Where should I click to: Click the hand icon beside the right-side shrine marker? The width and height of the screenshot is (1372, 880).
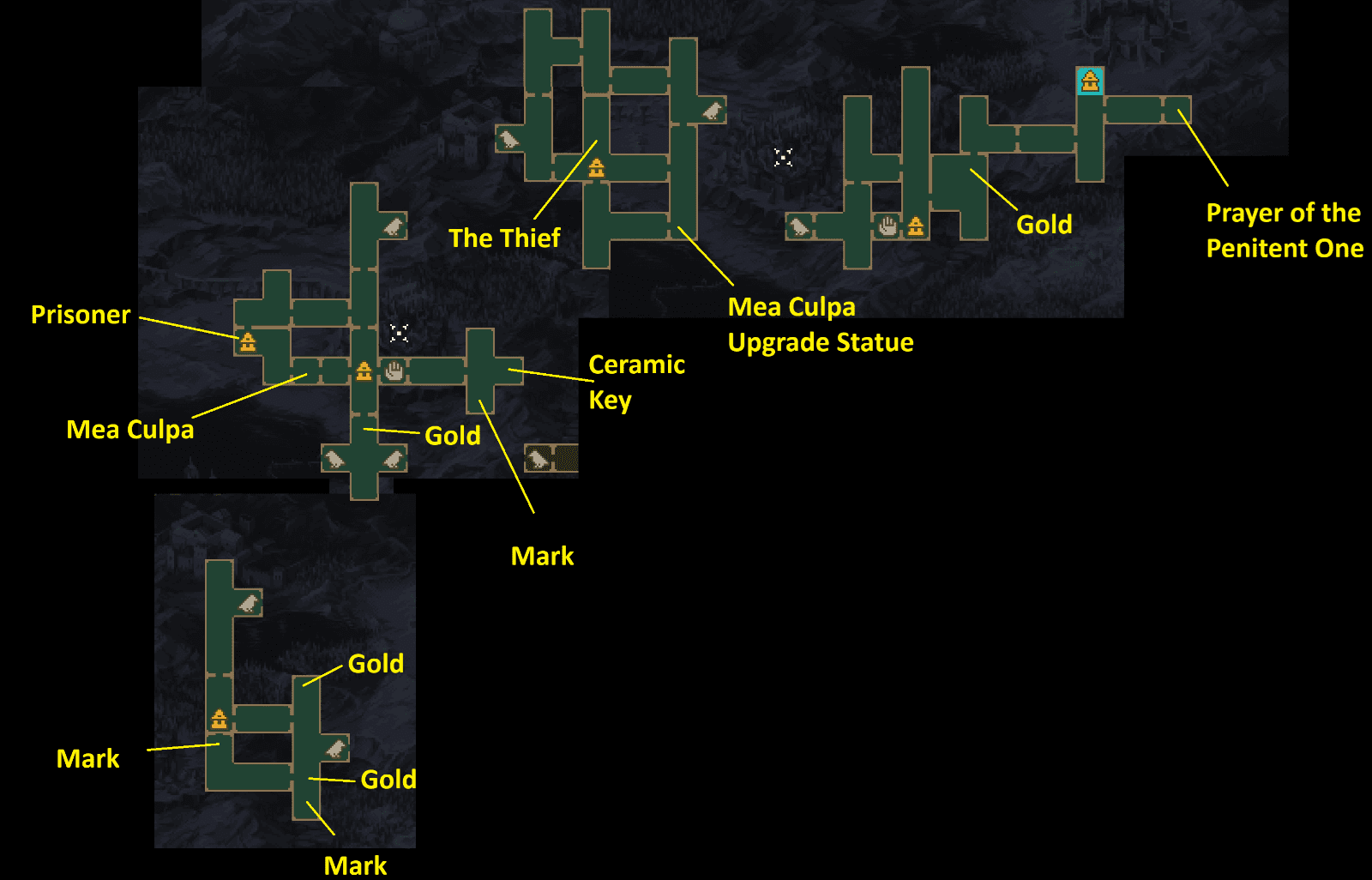click(x=886, y=226)
